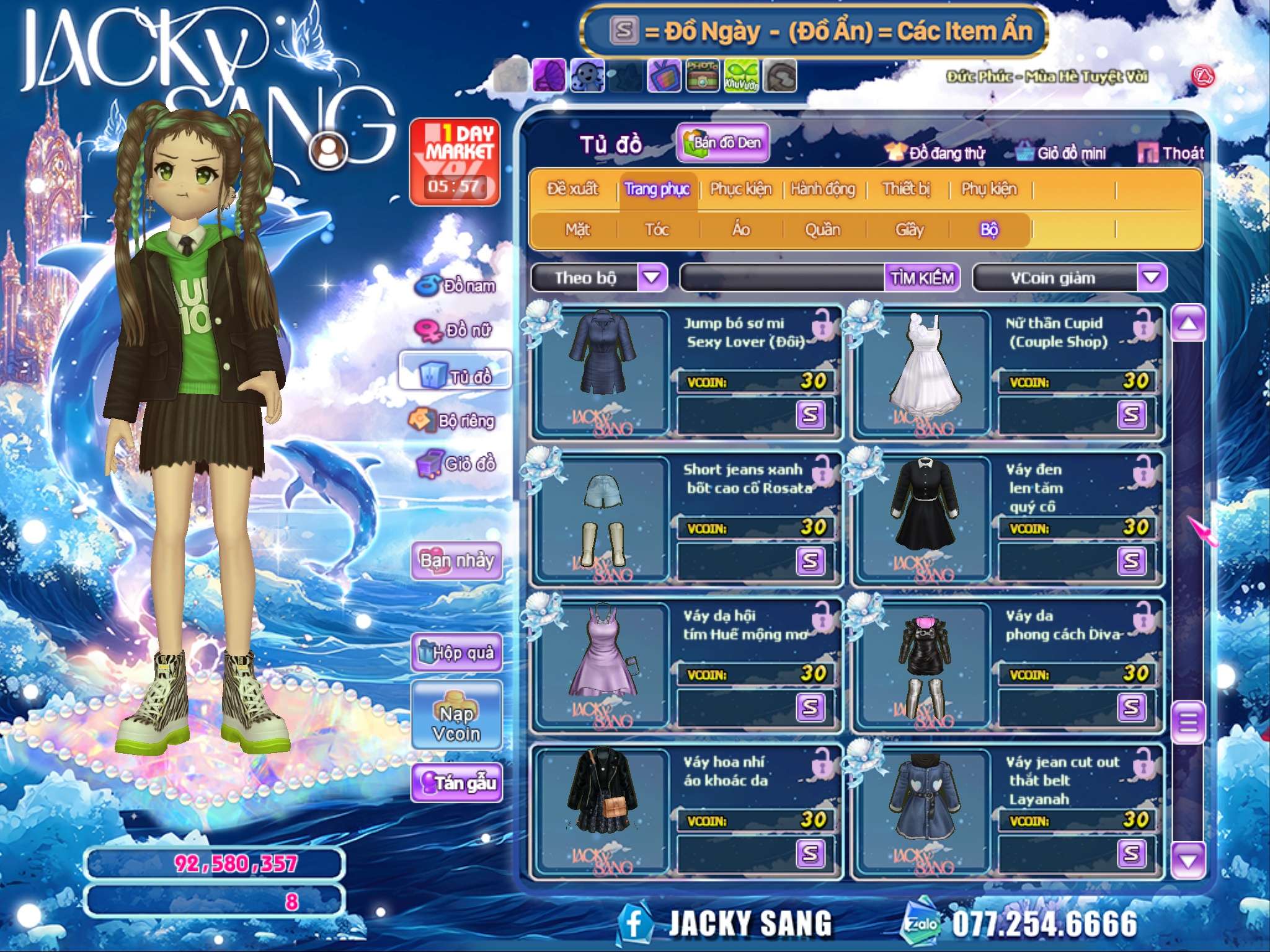This screenshot has width=1270, height=952.
Task: Open the Bộ riêng menu
Action: coord(454,421)
